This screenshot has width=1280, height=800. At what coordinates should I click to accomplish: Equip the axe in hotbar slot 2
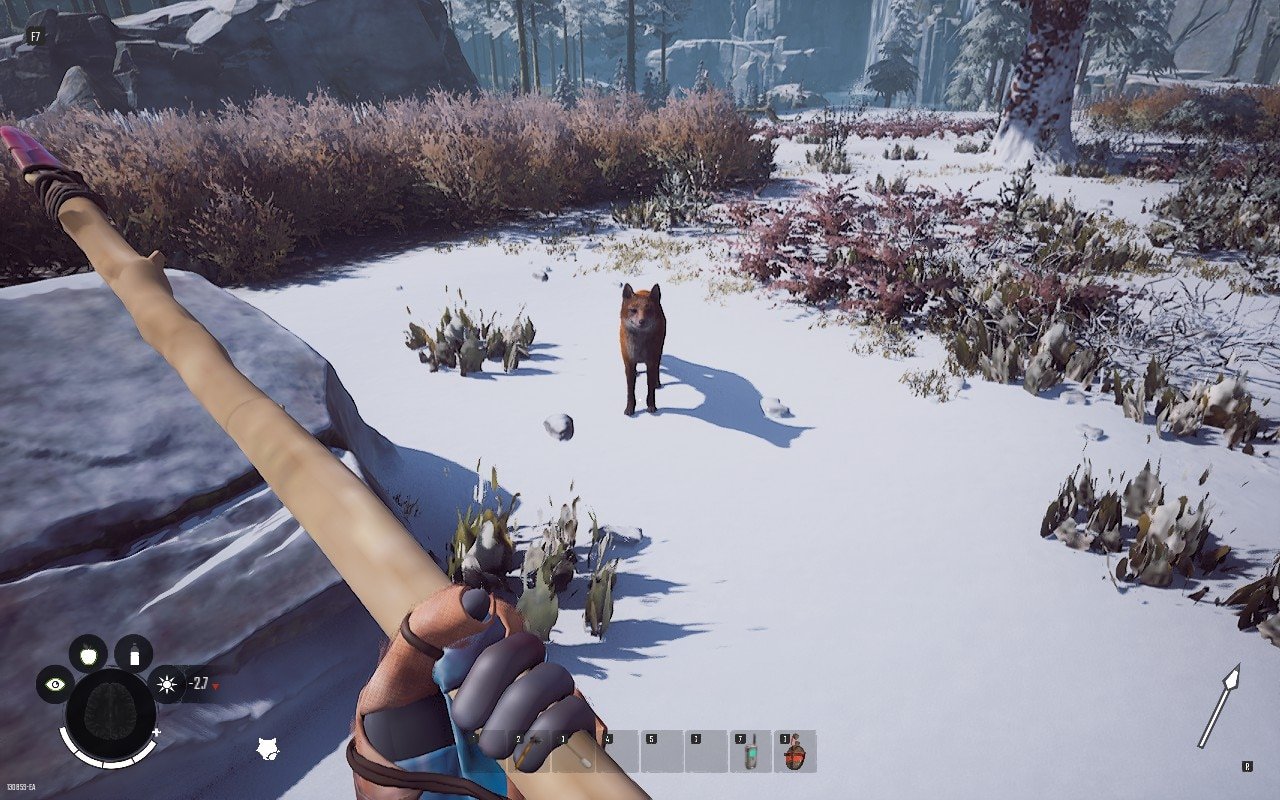point(528,752)
